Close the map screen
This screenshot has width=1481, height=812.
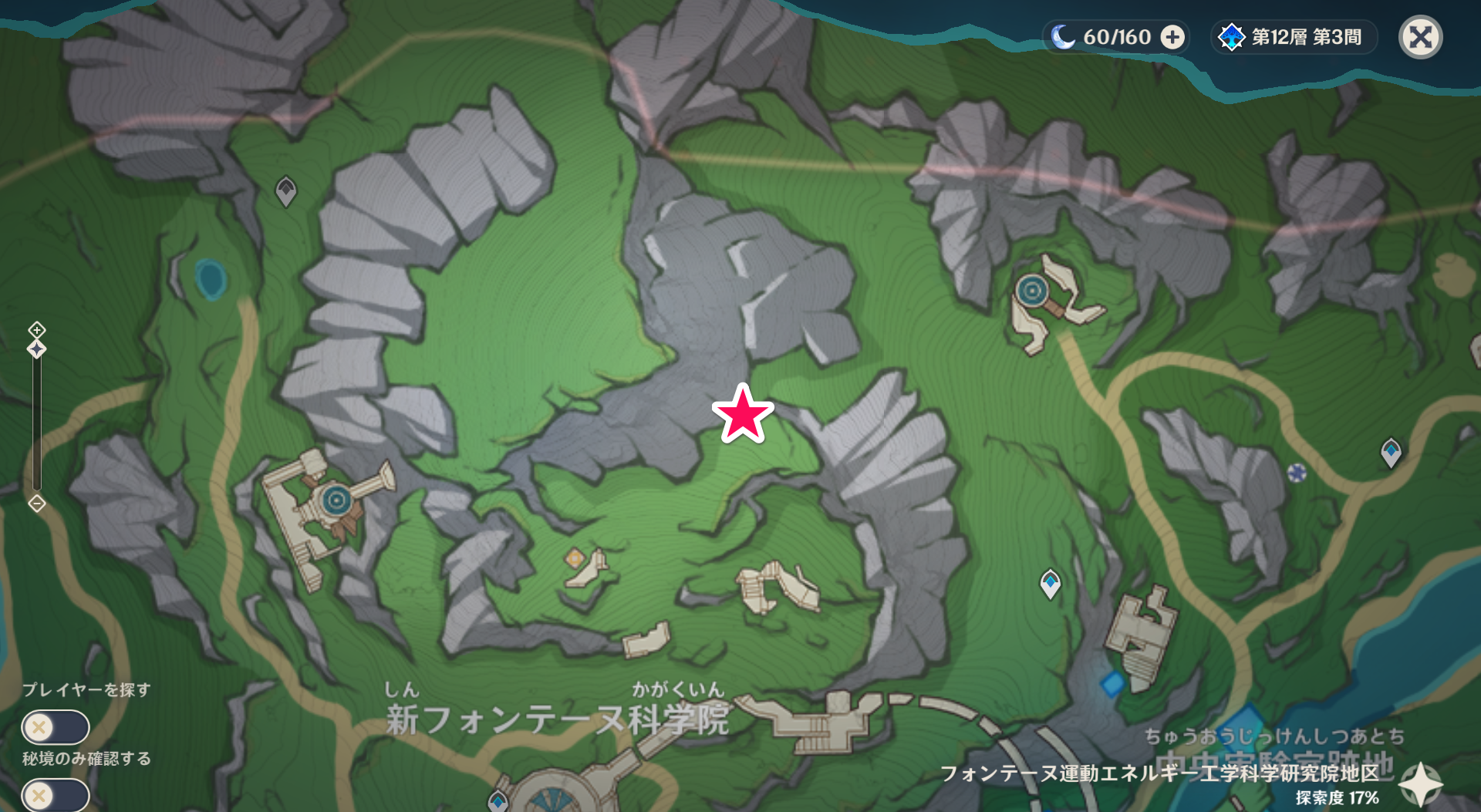pos(1419,36)
